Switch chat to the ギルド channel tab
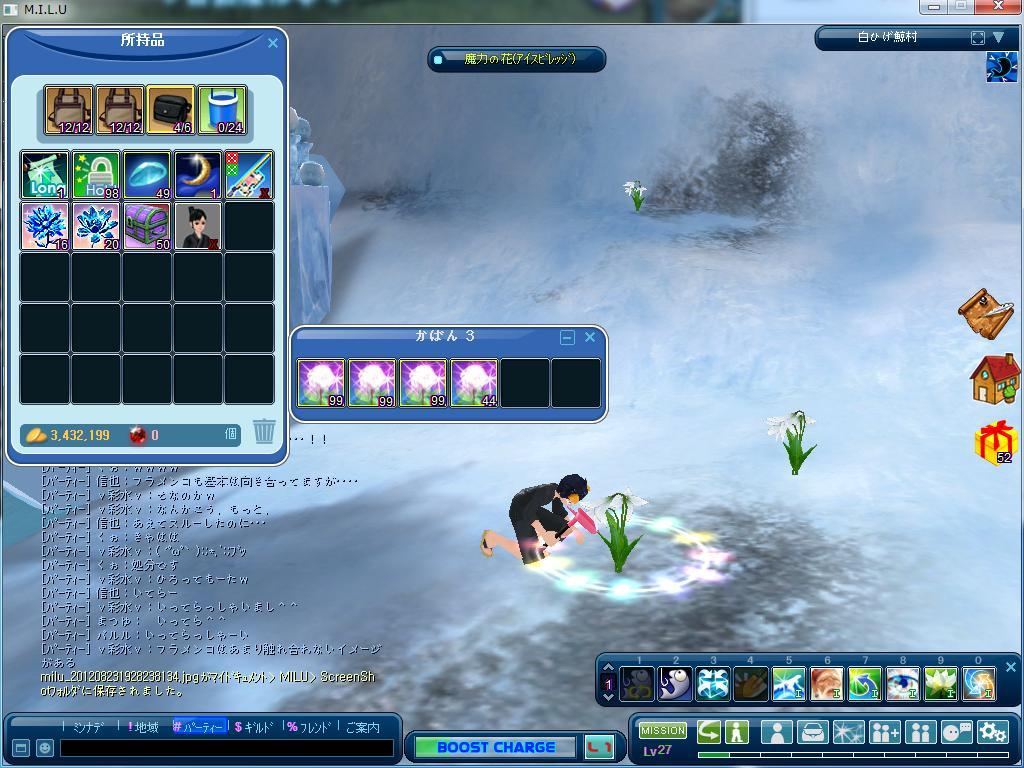This screenshot has height=768, width=1024. click(256, 727)
